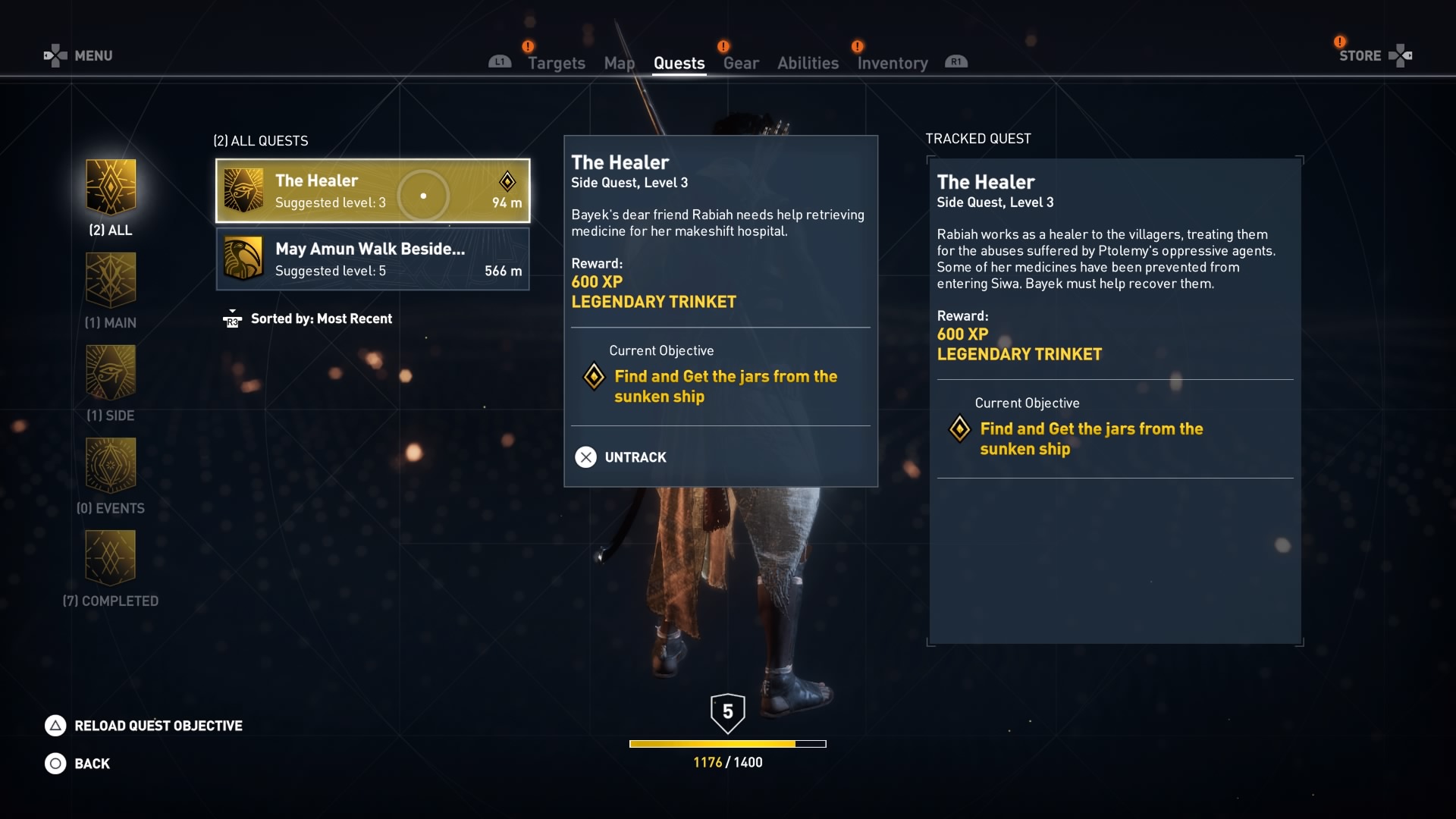Image resolution: width=1456 pixels, height=819 pixels.
Task: Select the level 5 shield emblem above the XP bar
Action: [x=728, y=711]
